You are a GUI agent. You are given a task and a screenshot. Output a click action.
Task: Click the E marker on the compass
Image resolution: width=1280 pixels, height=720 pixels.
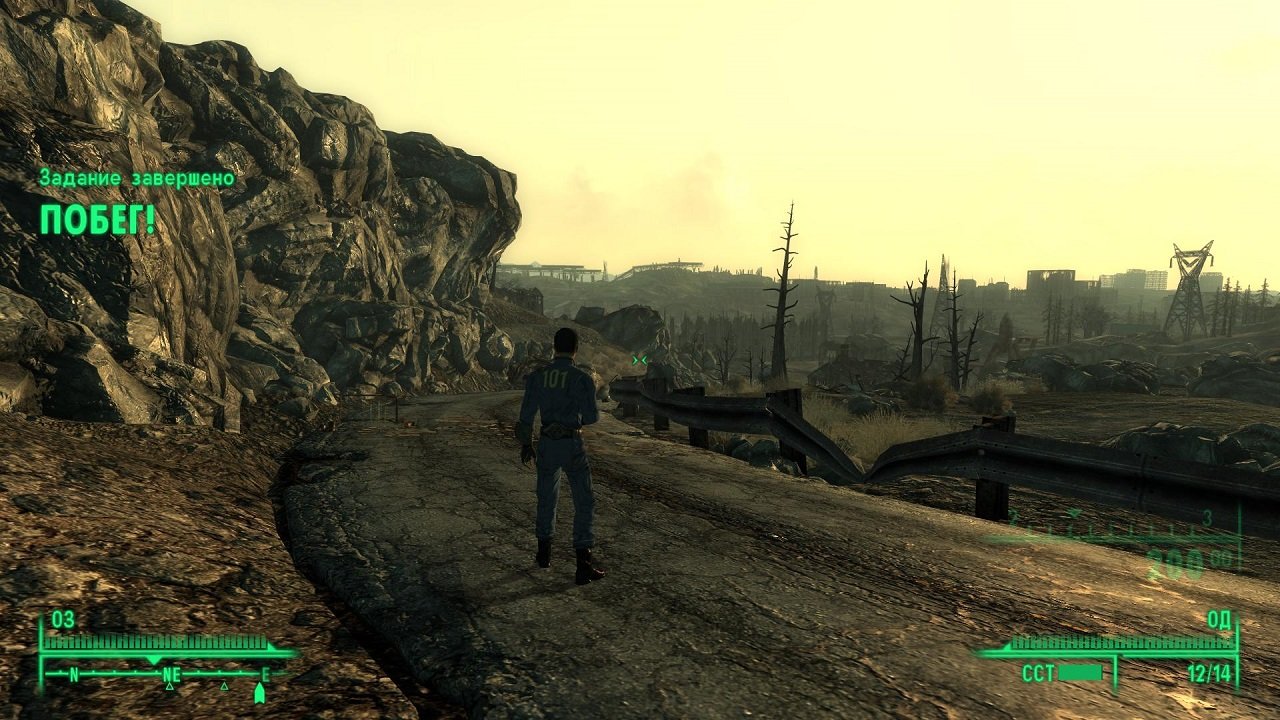pyautogui.click(x=265, y=672)
